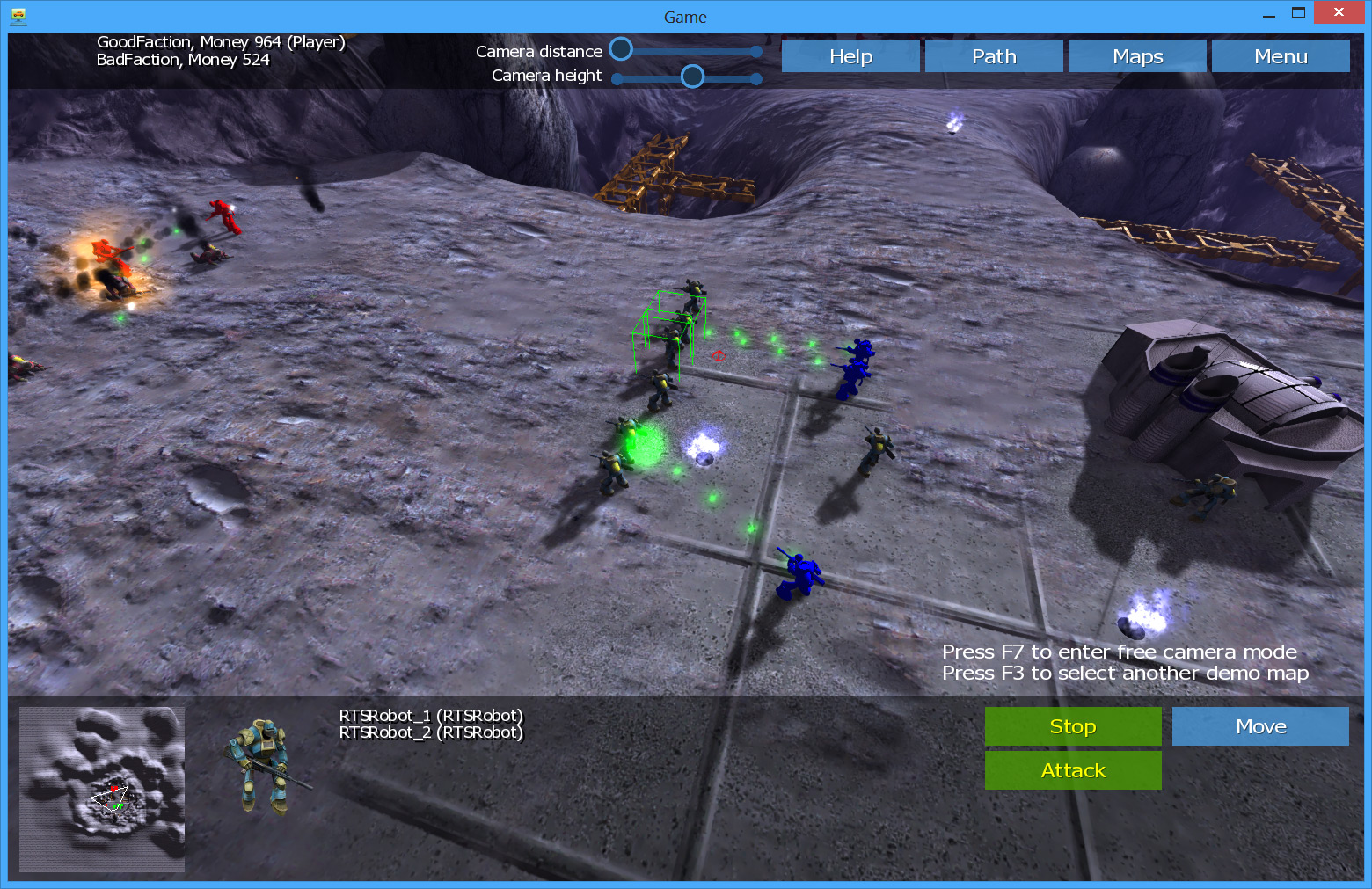Open the Maps selection

pos(1137,56)
